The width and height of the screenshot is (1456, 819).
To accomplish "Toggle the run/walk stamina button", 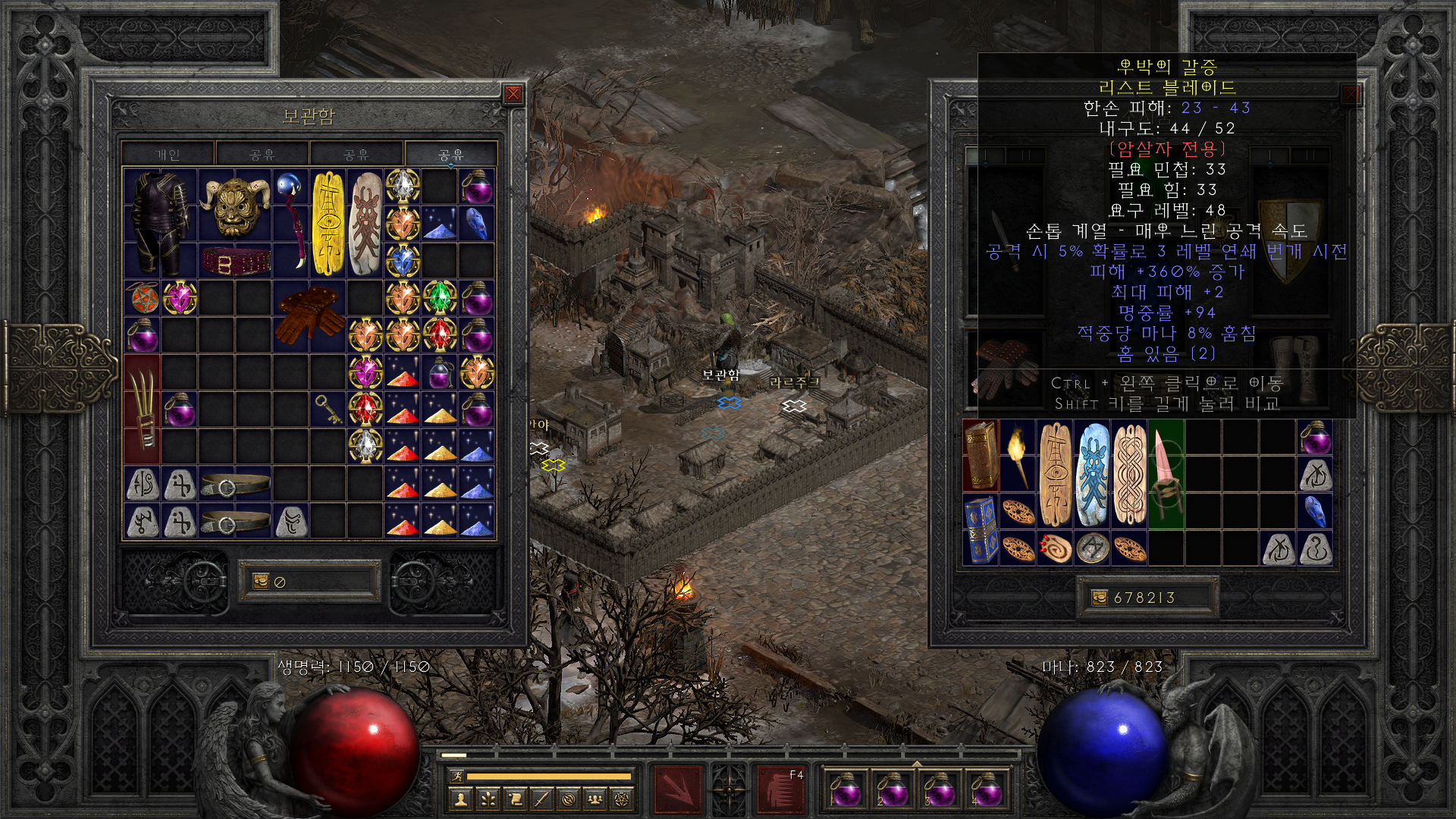I will click(x=457, y=776).
